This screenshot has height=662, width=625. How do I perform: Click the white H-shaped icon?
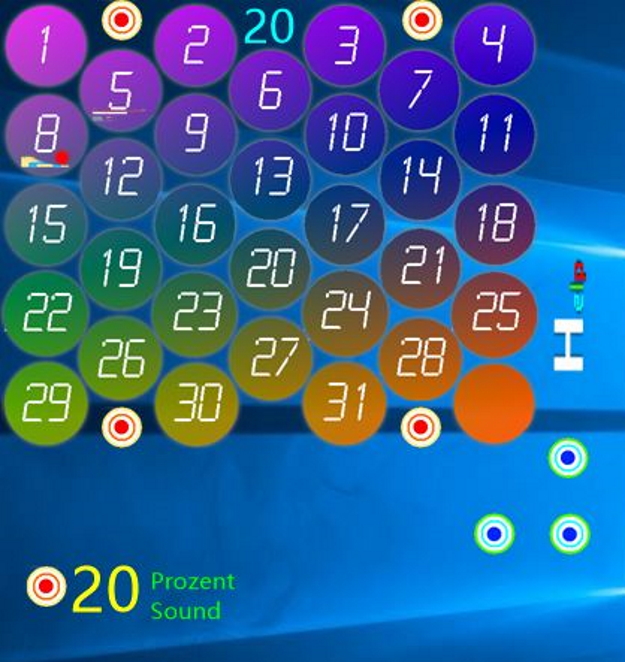(568, 346)
